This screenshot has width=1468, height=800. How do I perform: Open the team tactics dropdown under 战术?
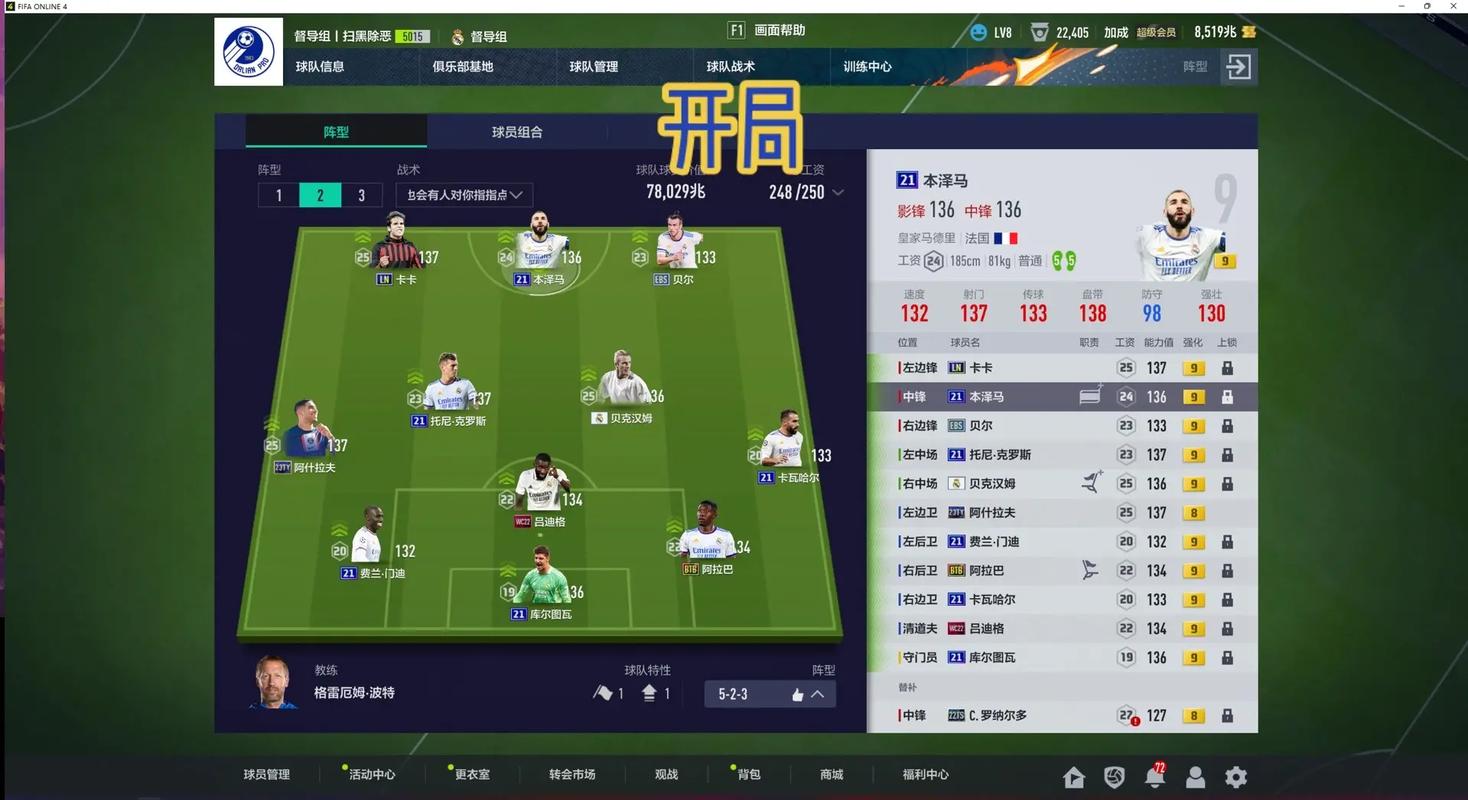[463, 195]
